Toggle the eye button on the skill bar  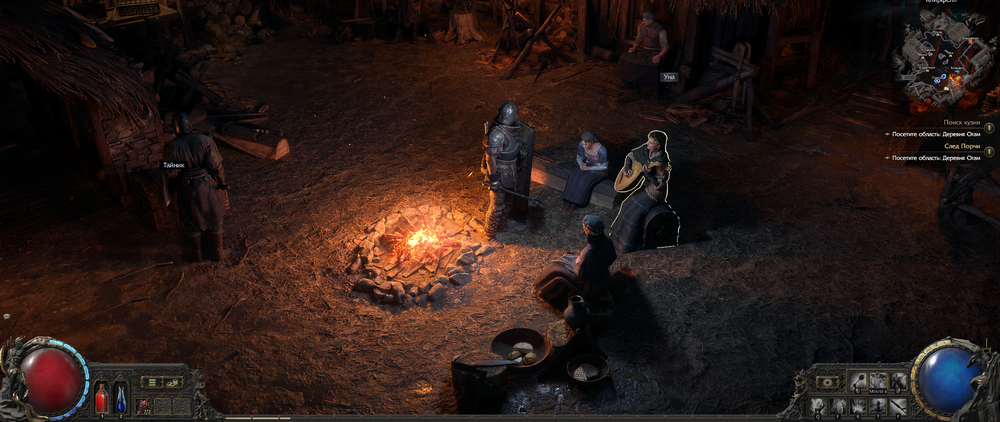point(827,381)
